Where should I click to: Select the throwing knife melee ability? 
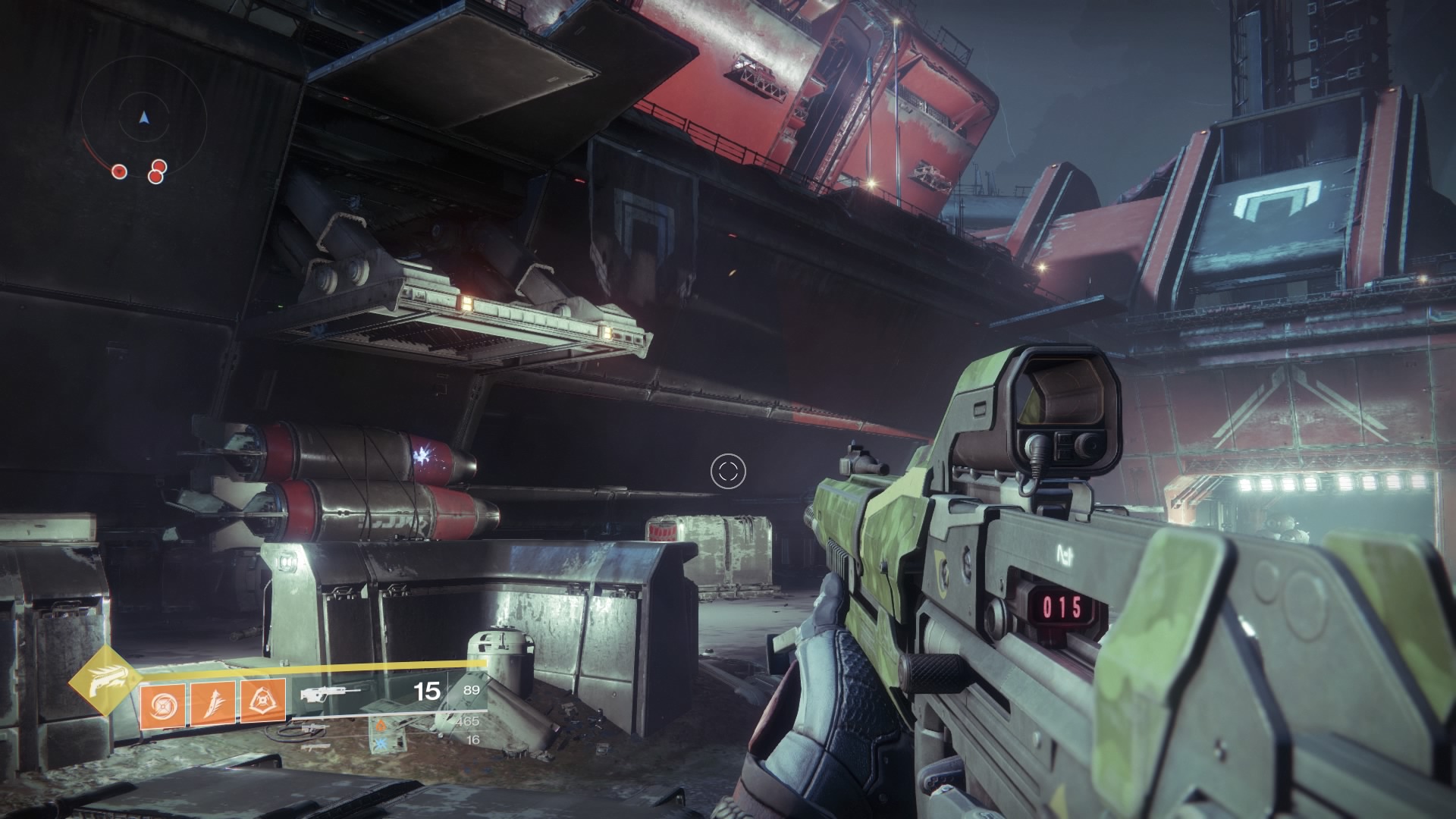[213, 701]
